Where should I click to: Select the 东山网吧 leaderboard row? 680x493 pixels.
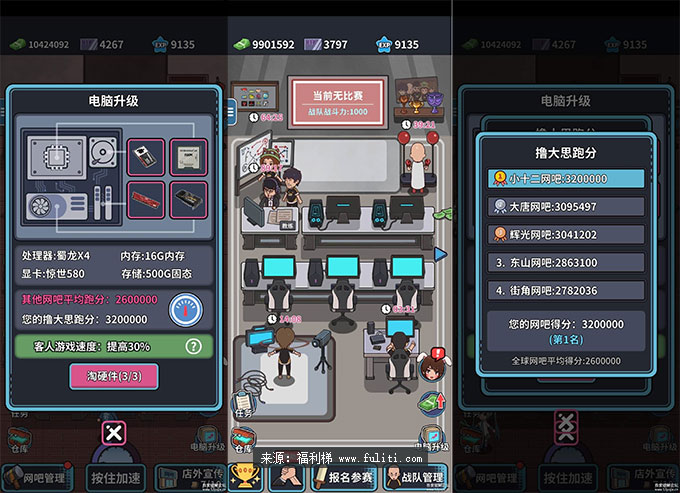click(566, 262)
